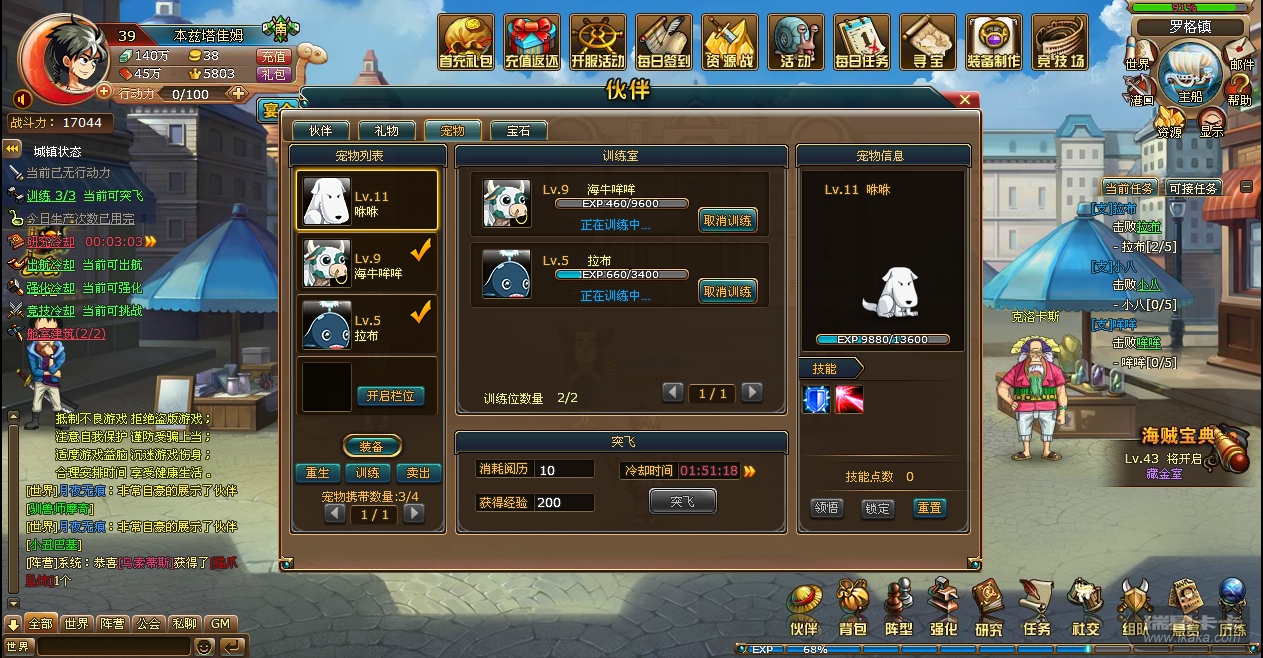The image size is (1263, 658).
Task: Select the Lv.11 咻咻 pet row
Action: coord(367,201)
